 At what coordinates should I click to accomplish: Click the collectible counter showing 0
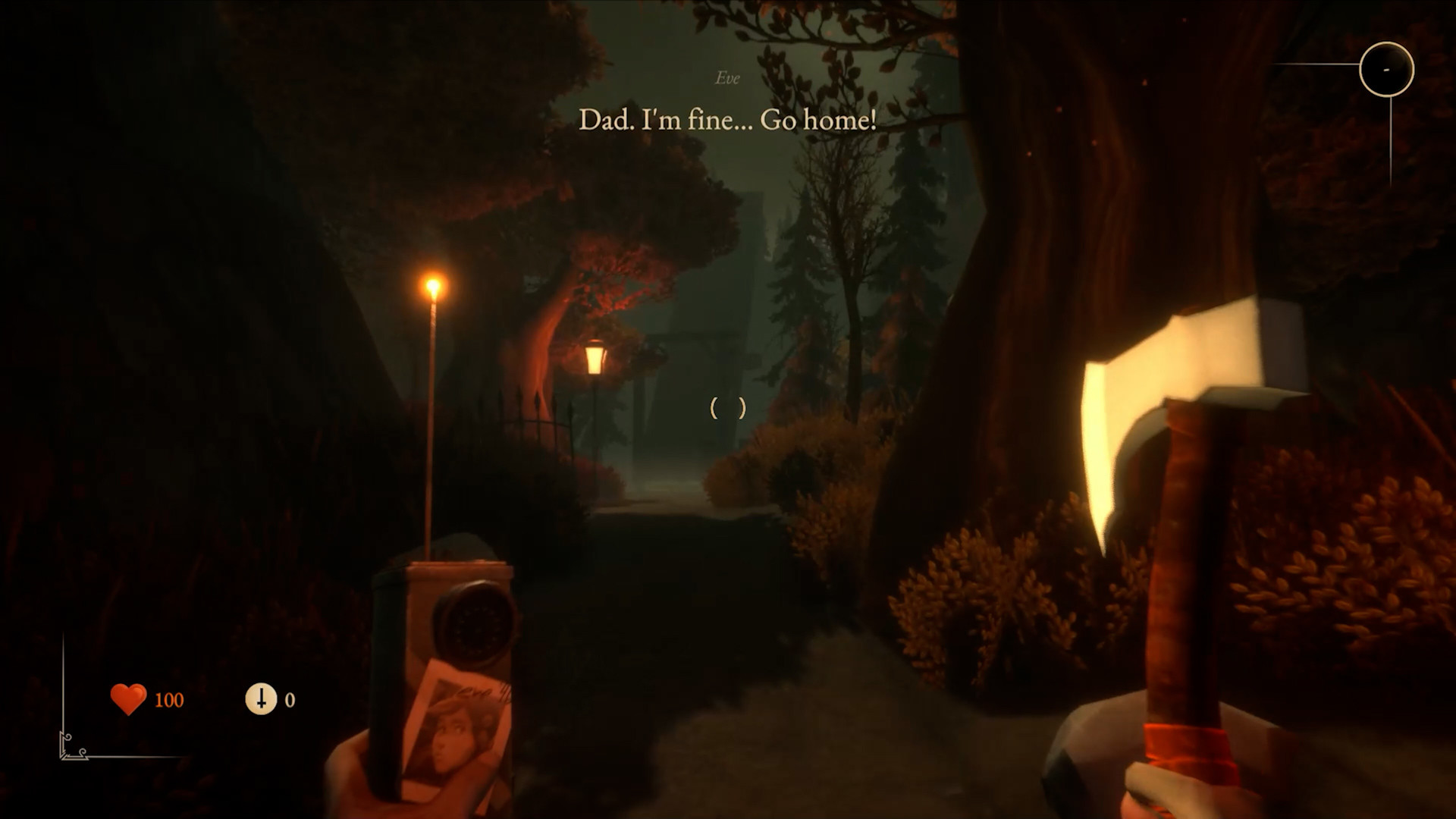(x=289, y=698)
